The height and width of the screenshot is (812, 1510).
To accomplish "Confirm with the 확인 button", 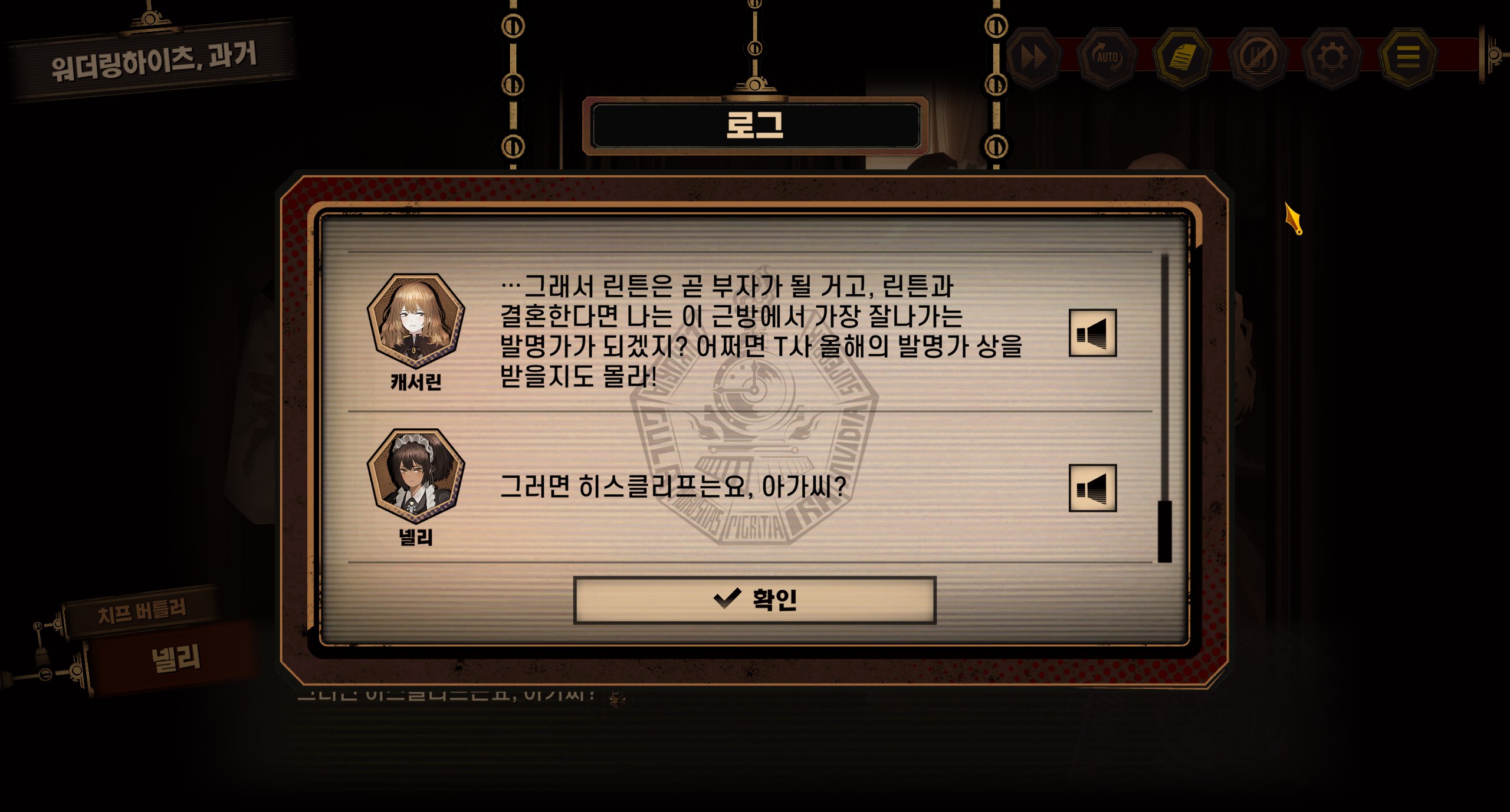I will (x=754, y=600).
